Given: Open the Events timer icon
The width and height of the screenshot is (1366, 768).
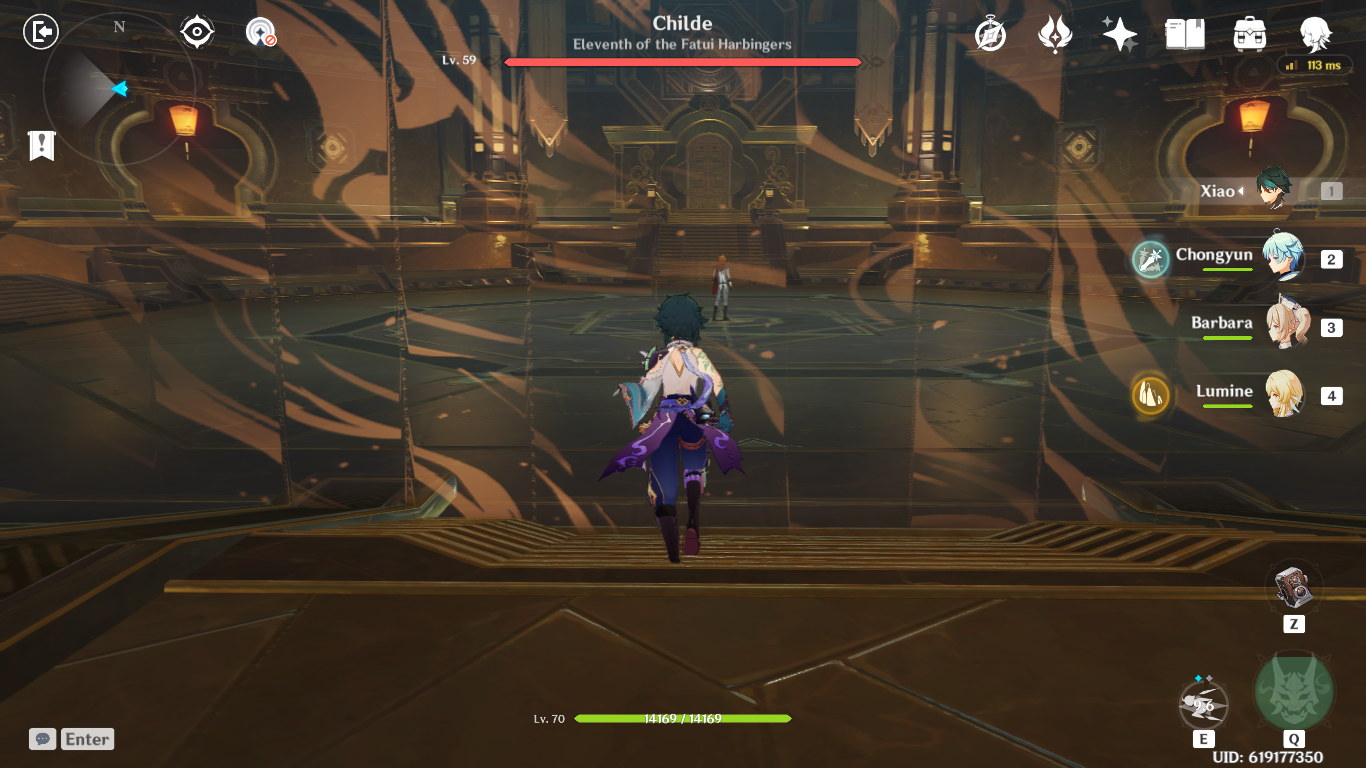Looking at the screenshot, I should coord(988,33).
